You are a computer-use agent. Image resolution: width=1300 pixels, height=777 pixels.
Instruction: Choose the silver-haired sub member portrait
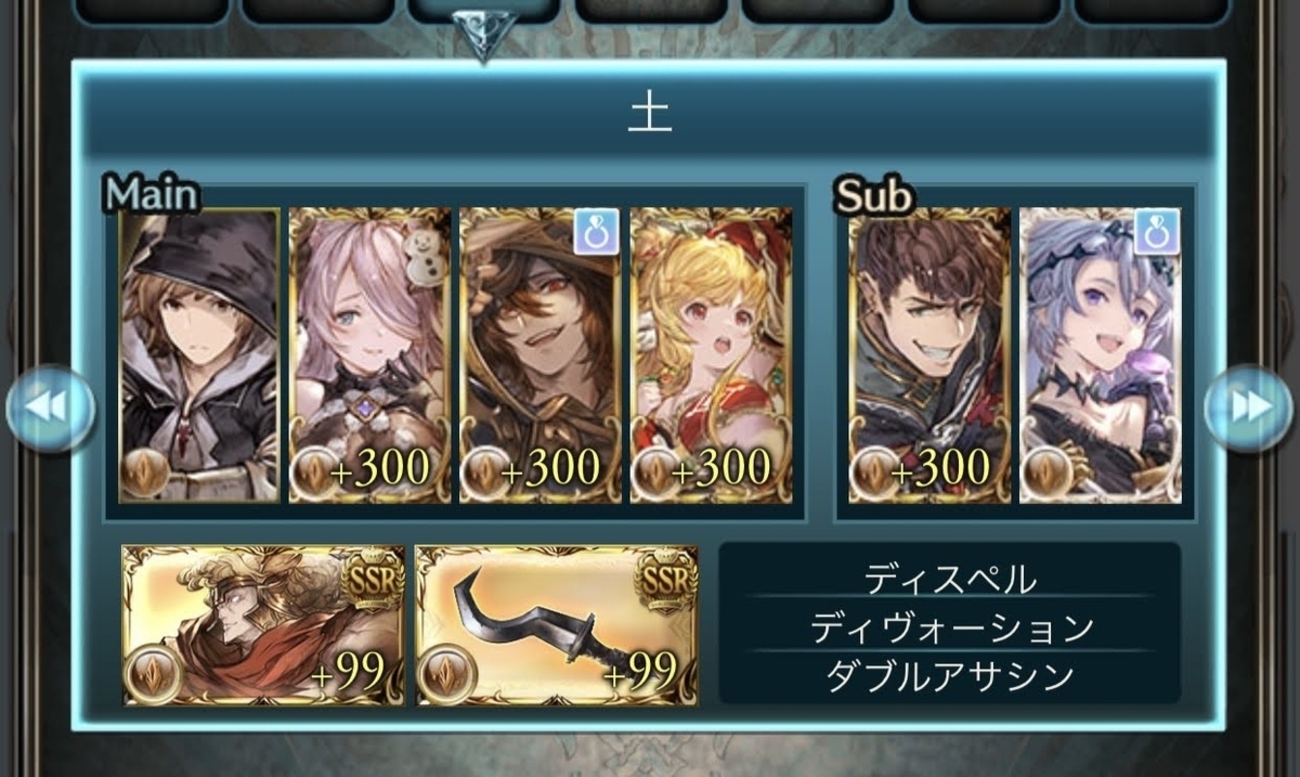tap(1100, 355)
